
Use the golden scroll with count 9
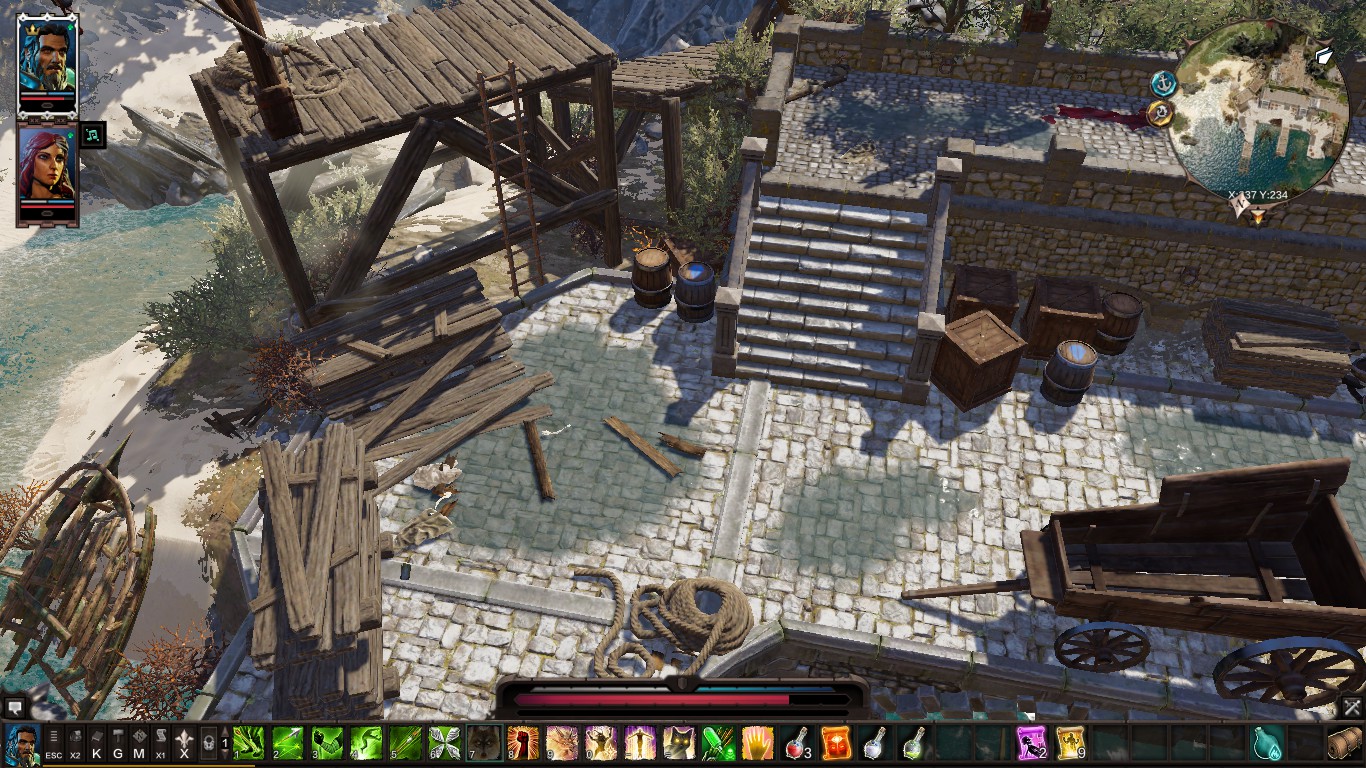[x=1070, y=744]
